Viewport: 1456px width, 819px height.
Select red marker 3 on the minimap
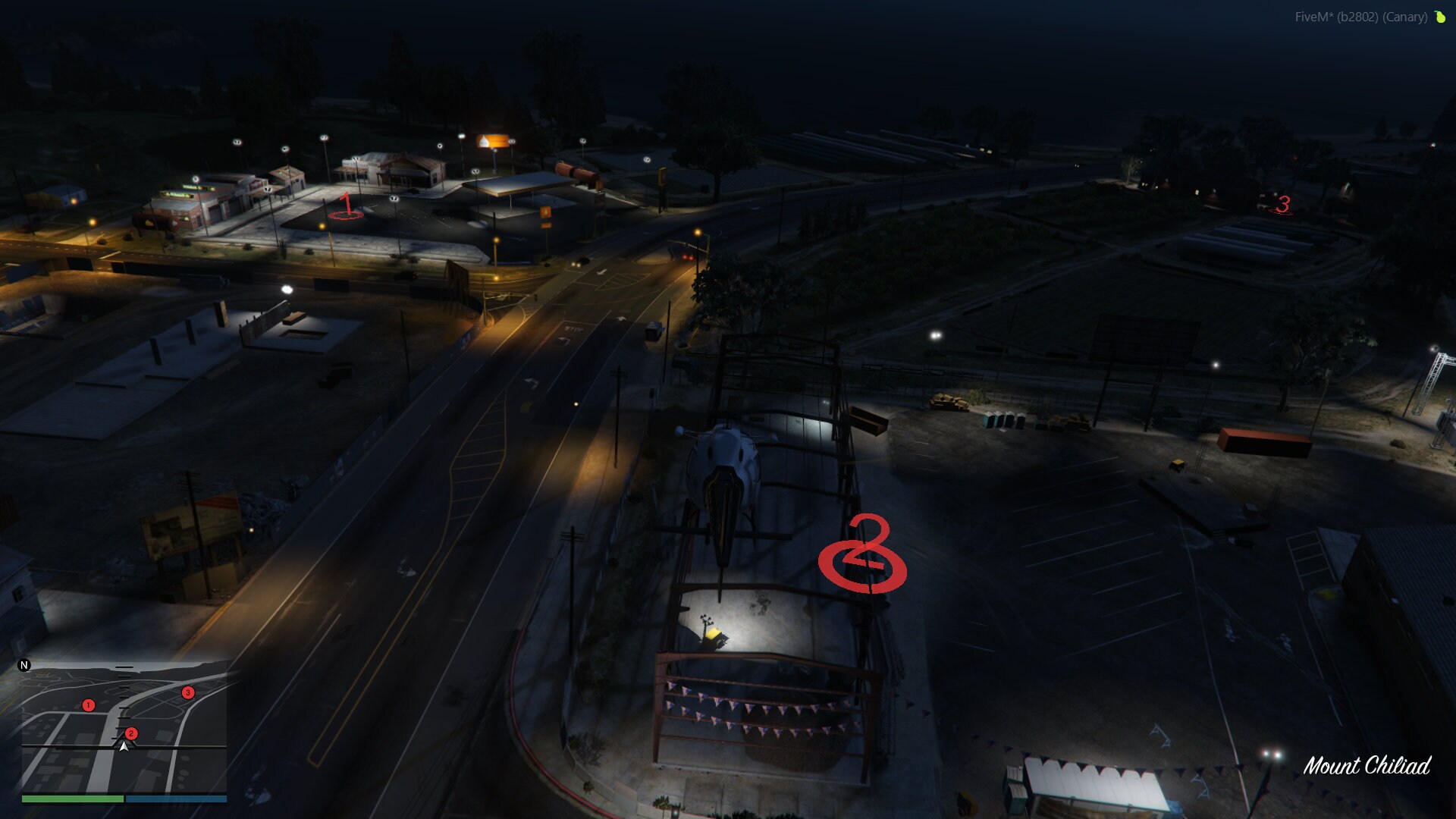pos(187,692)
